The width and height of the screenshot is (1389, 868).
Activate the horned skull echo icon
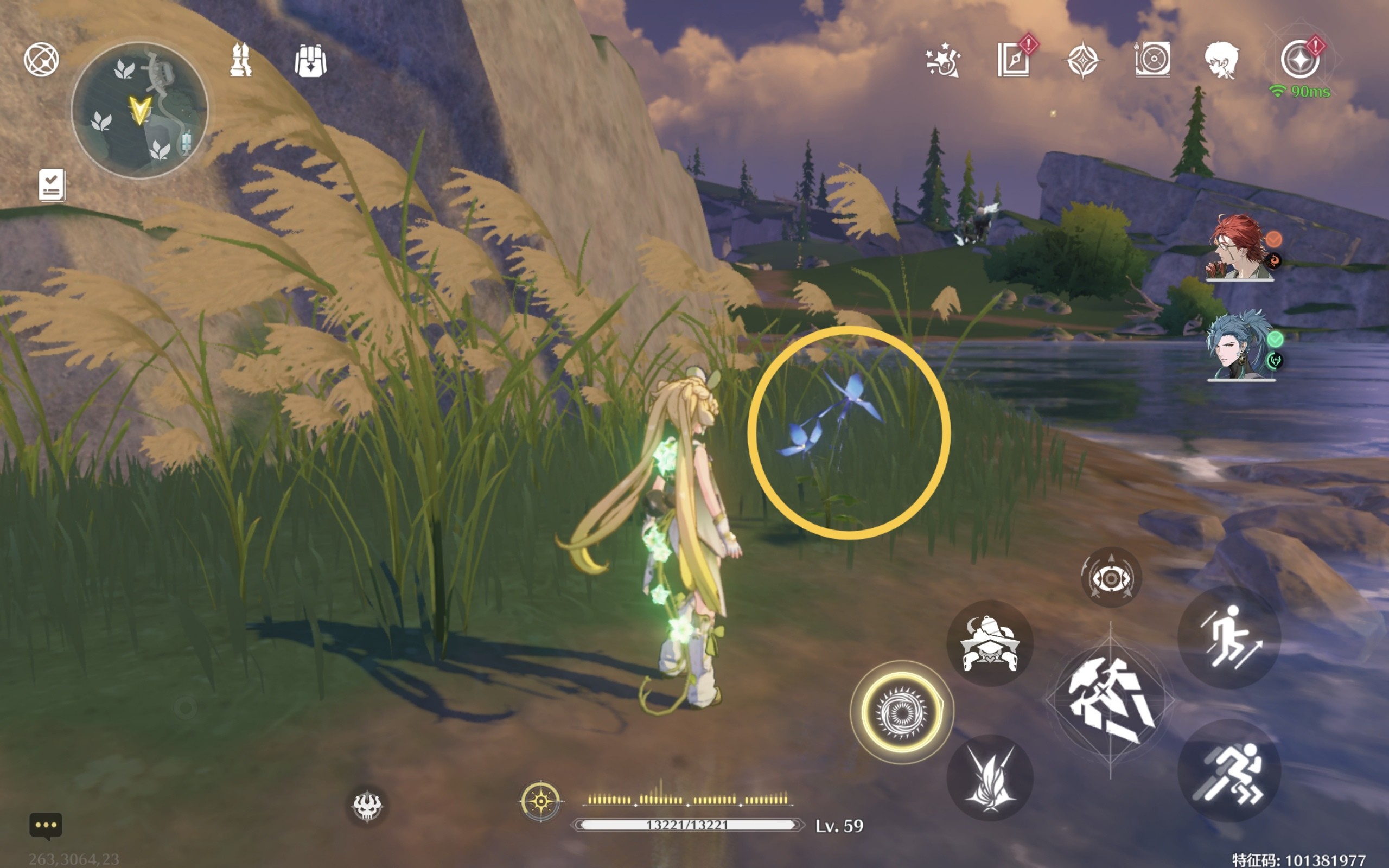pyautogui.click(x=367, y=806)
